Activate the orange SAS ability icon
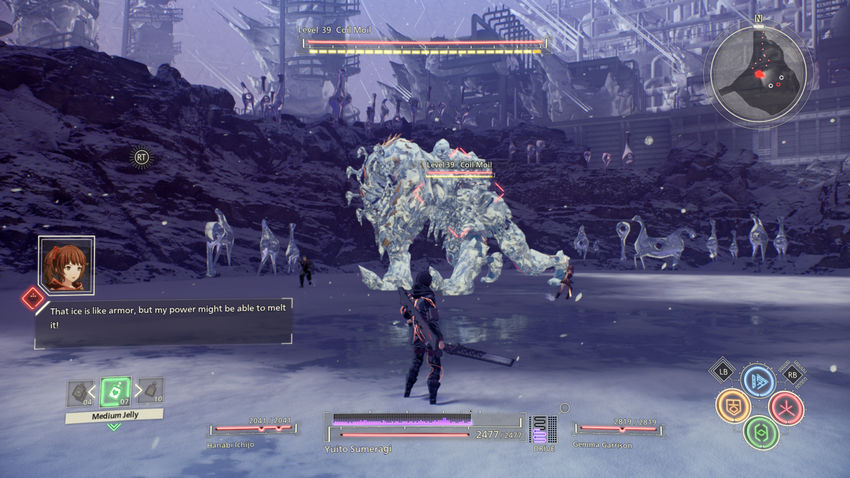The image size is (850, 478). coord(733,406)
